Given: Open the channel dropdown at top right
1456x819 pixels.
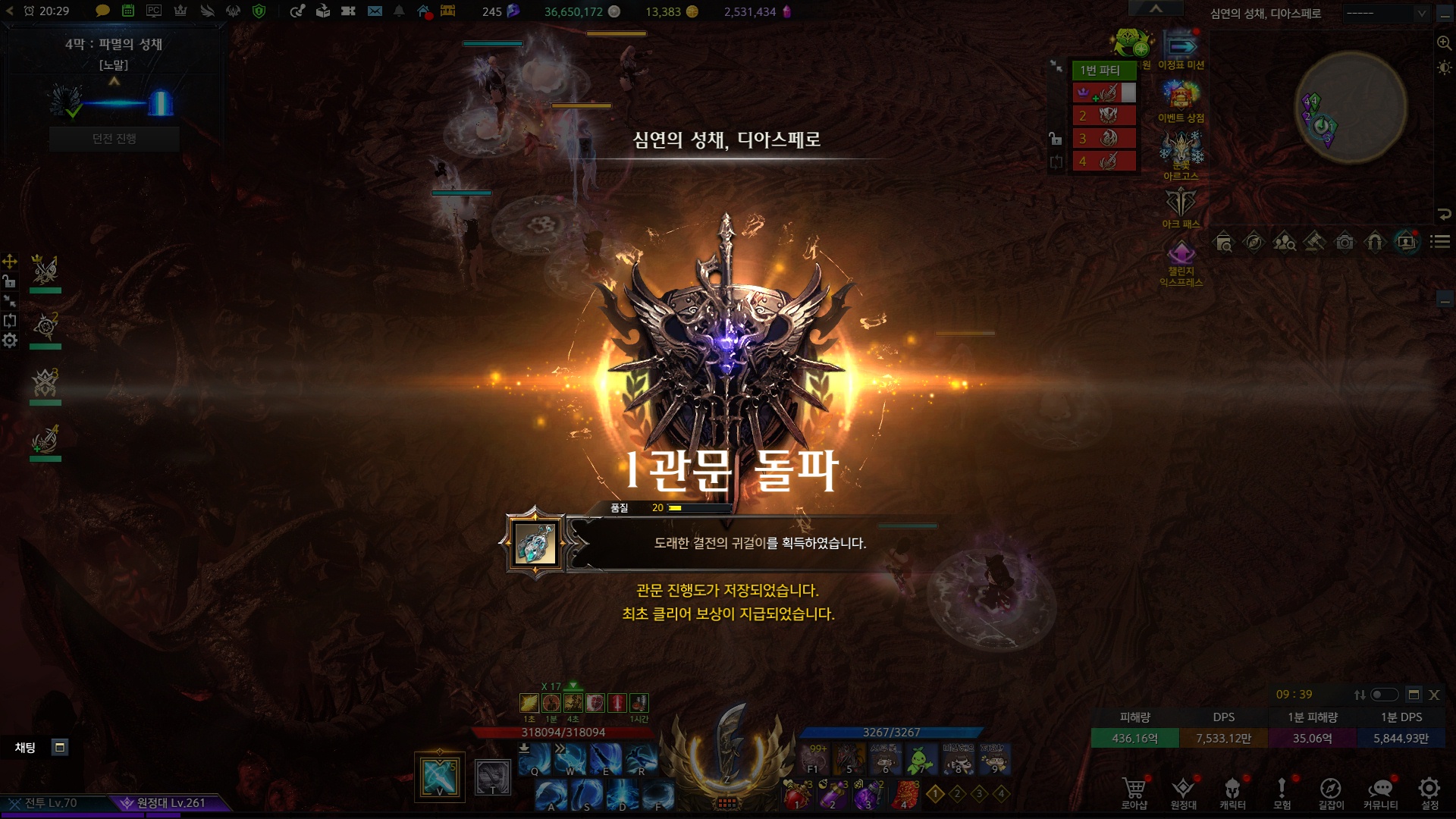Looking at the screenshot, I should tap(1385, 13).
